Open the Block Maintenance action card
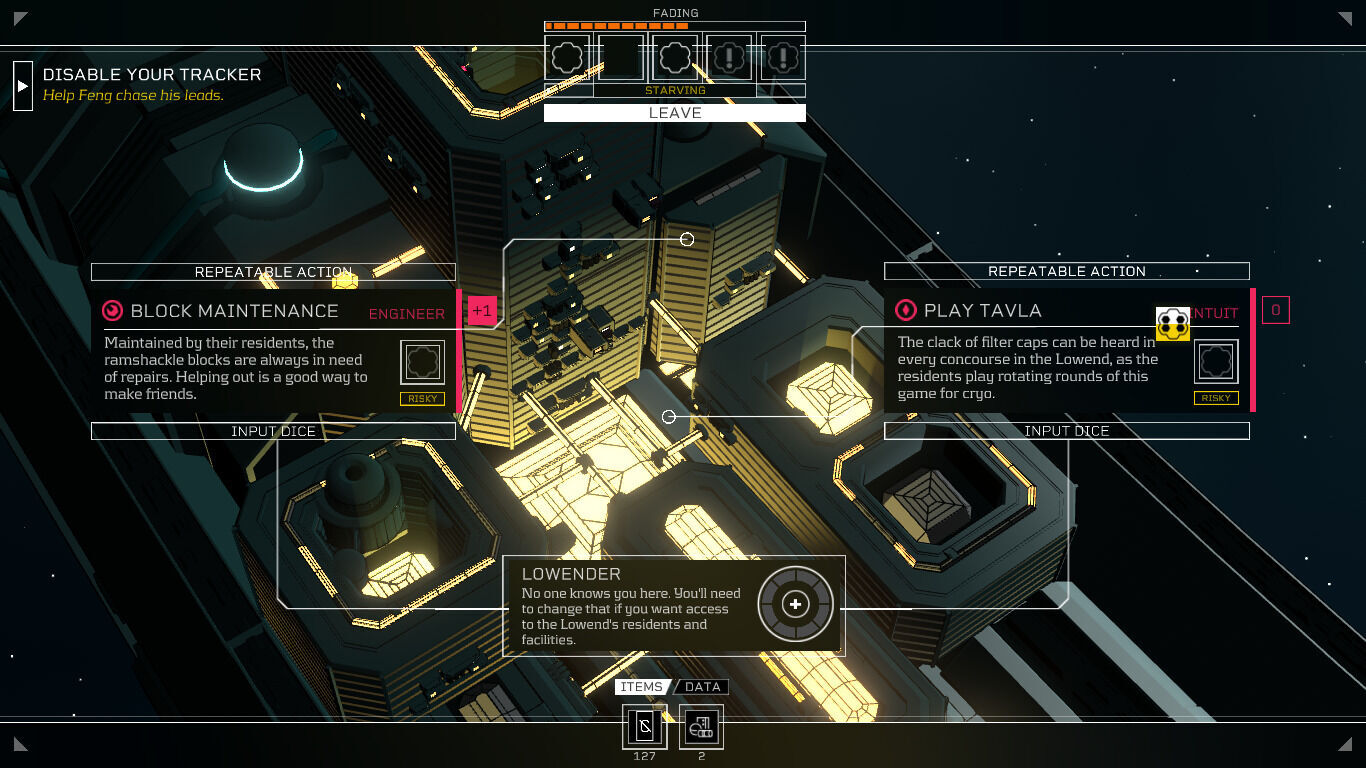This screenshot has width=1366, height=768. point(235,311)
